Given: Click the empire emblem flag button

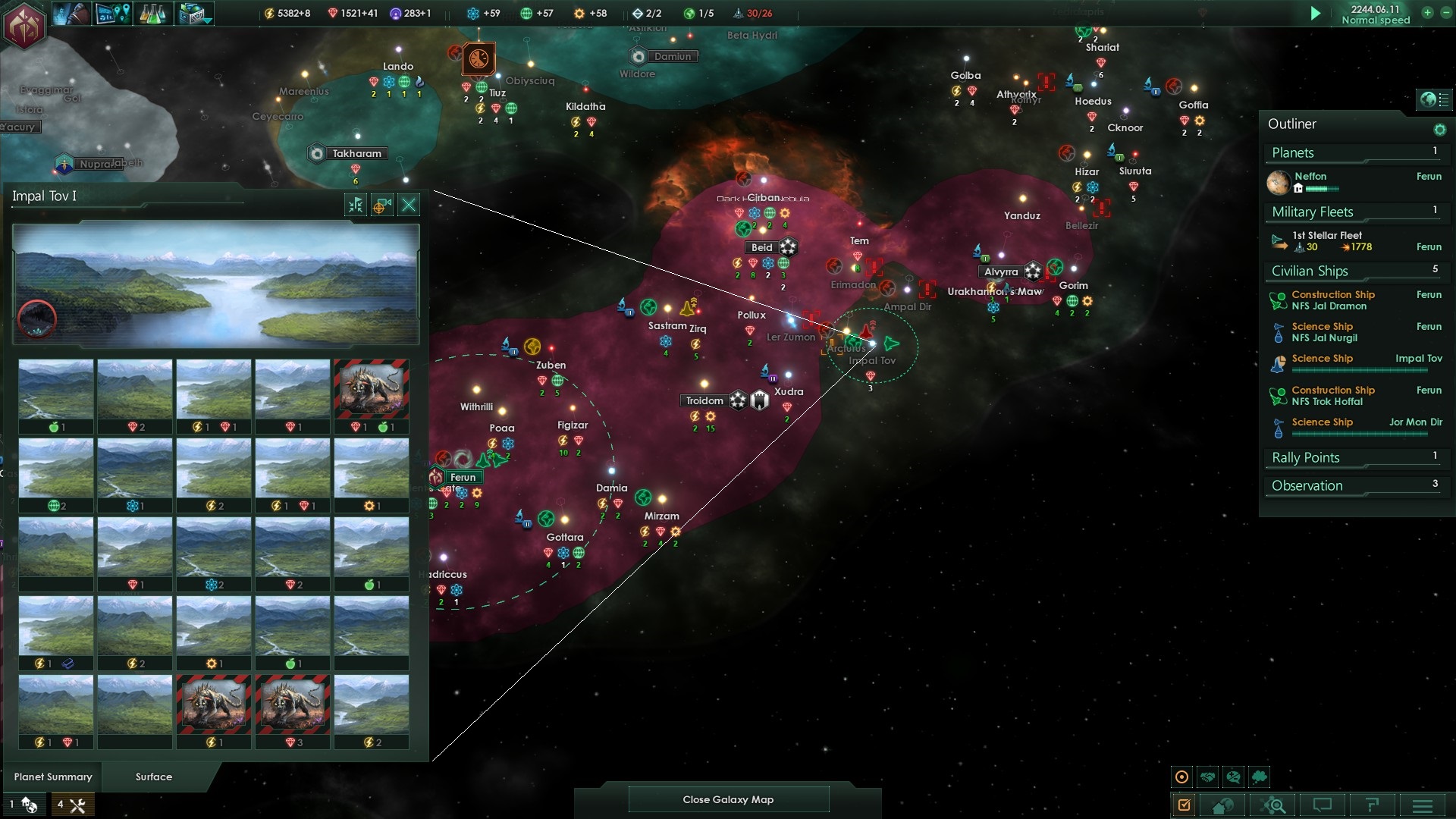Looking at the screenshot, I should 25,25.
